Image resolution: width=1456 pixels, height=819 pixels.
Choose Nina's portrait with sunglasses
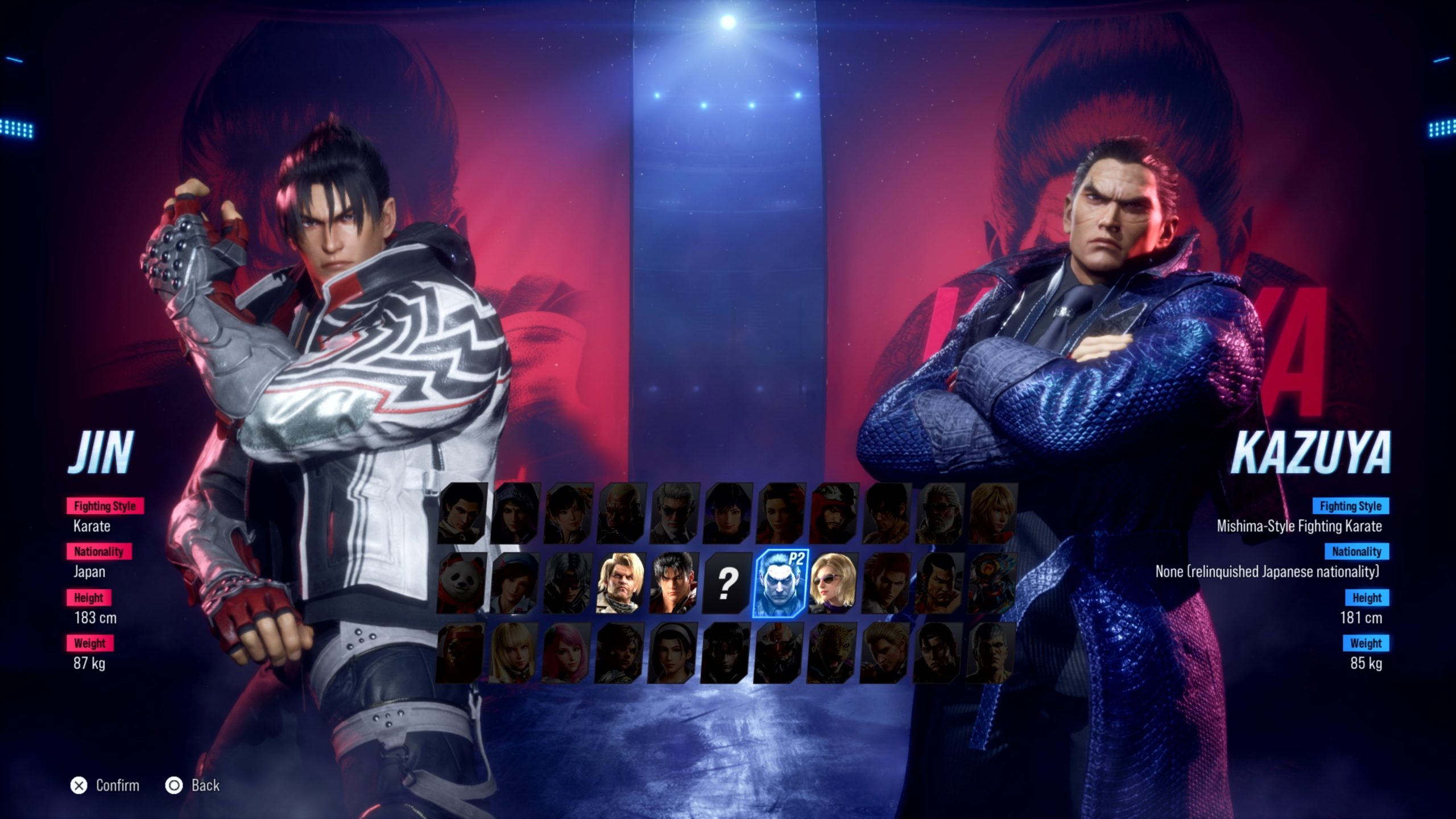[x=833, y=584]
